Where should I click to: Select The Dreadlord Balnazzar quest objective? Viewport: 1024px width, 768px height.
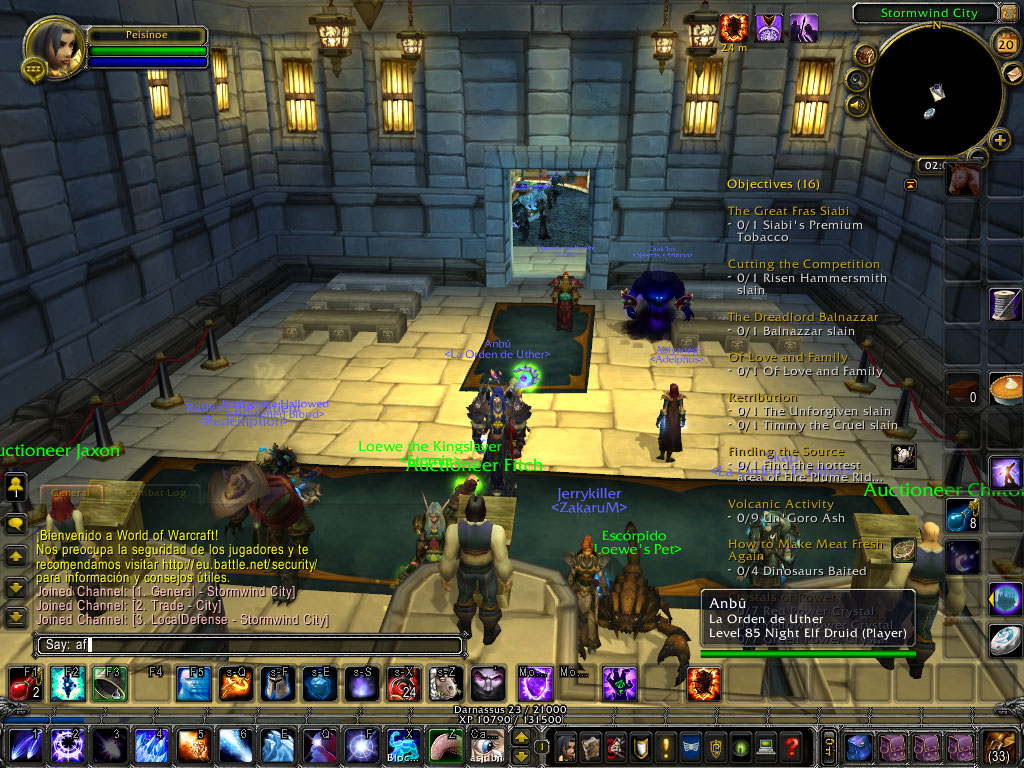pyautogui.click(x=795, y=331)
